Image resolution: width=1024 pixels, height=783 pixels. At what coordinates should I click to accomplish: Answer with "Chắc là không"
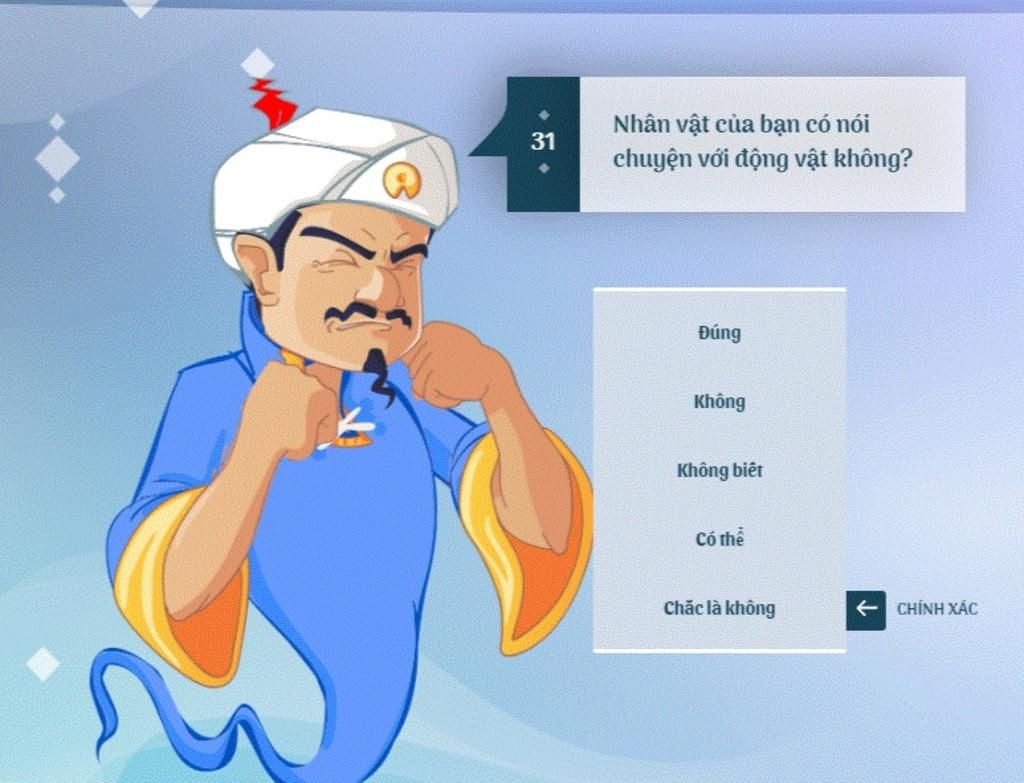tap(719, 608)
